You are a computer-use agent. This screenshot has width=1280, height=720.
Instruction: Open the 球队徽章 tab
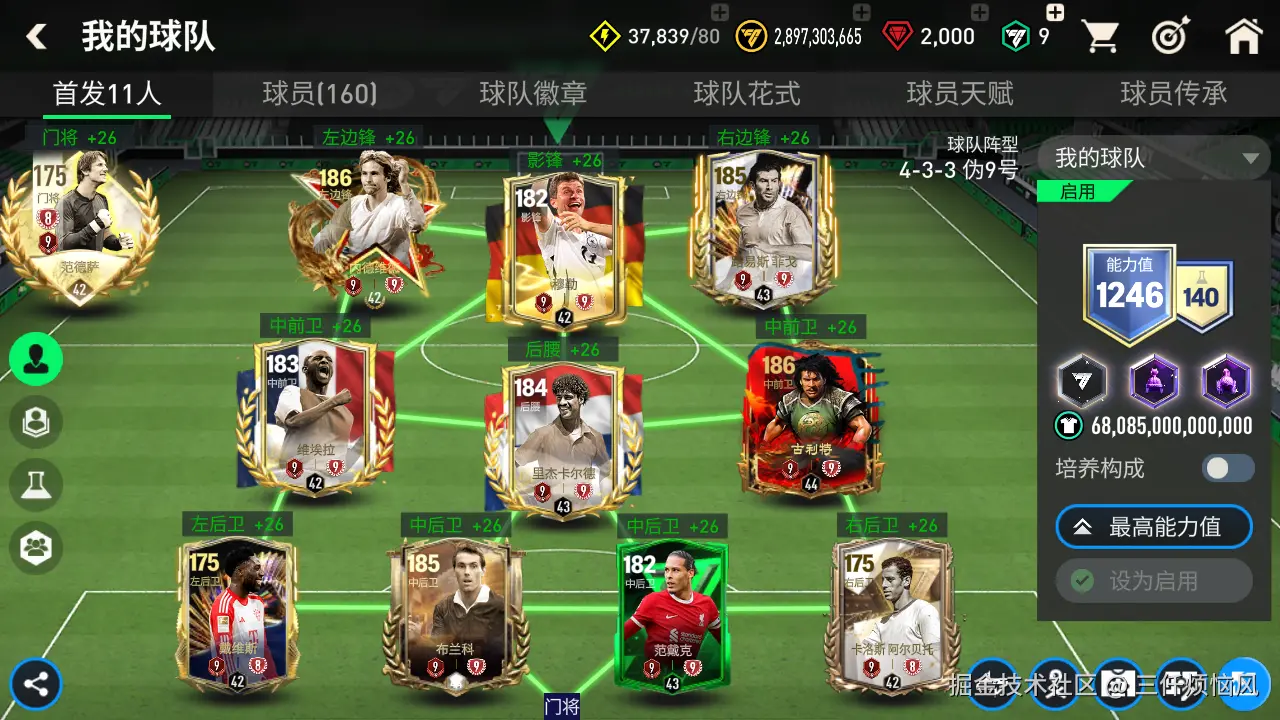point(533,94)
